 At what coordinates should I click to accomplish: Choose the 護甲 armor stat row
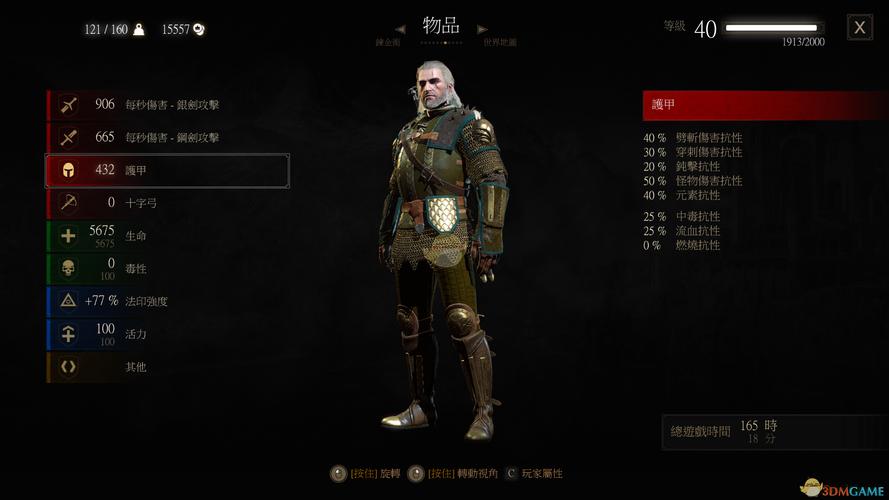[167, 171]
